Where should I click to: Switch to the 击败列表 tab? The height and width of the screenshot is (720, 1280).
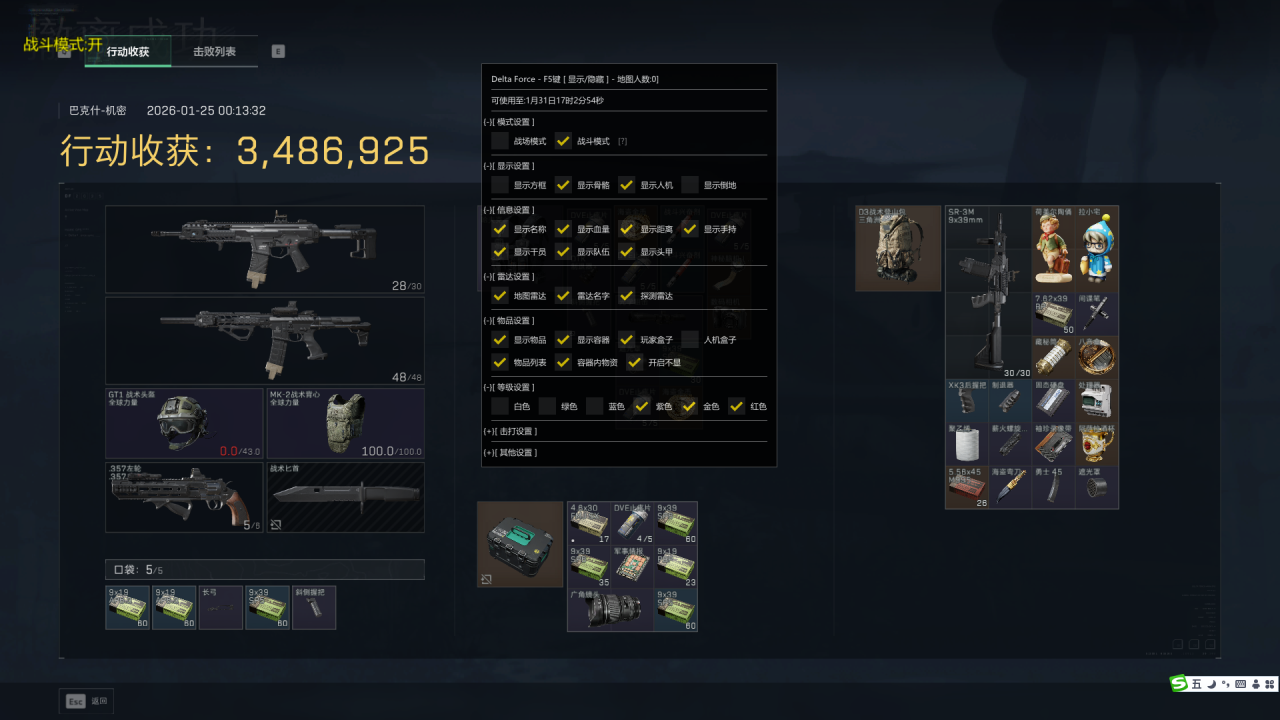214,52
